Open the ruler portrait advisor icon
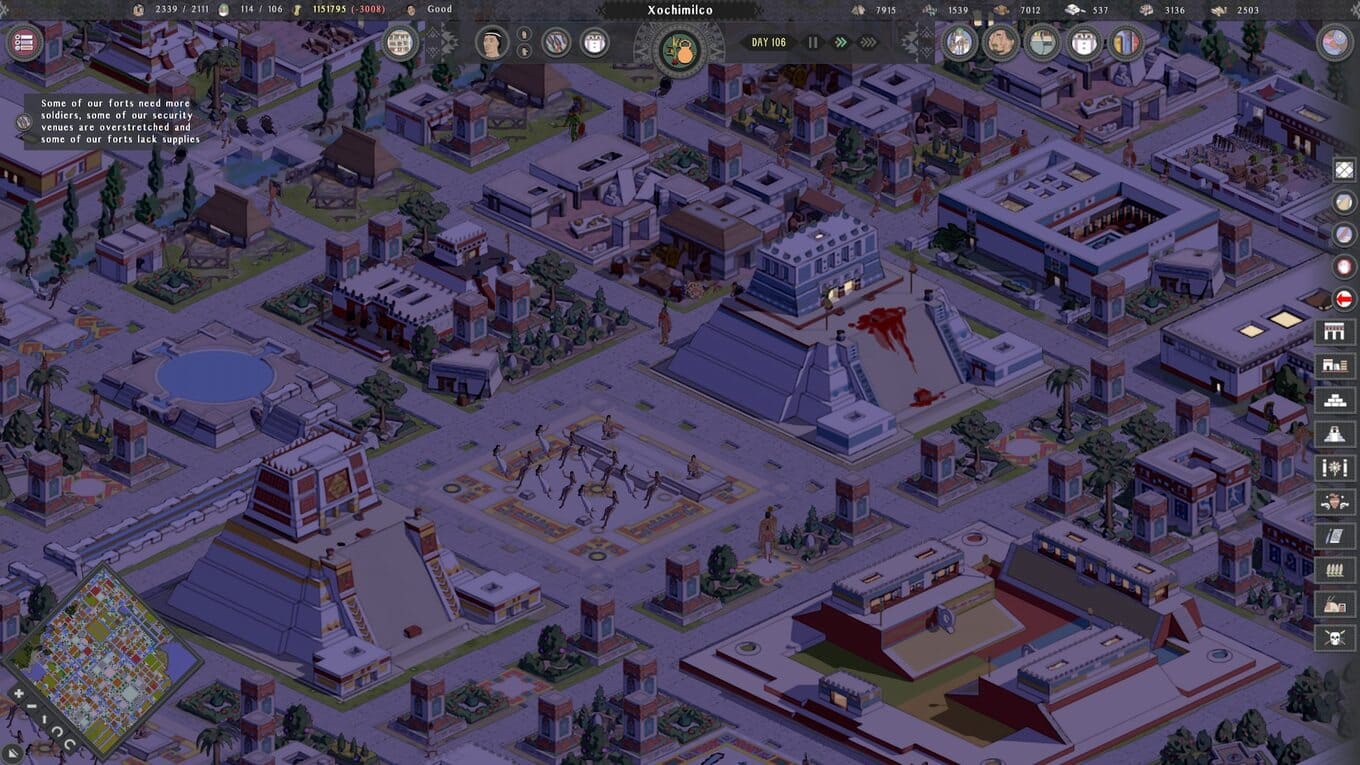Image resolution: width=1360 pixels, height=765 pixels. (490, 43)
